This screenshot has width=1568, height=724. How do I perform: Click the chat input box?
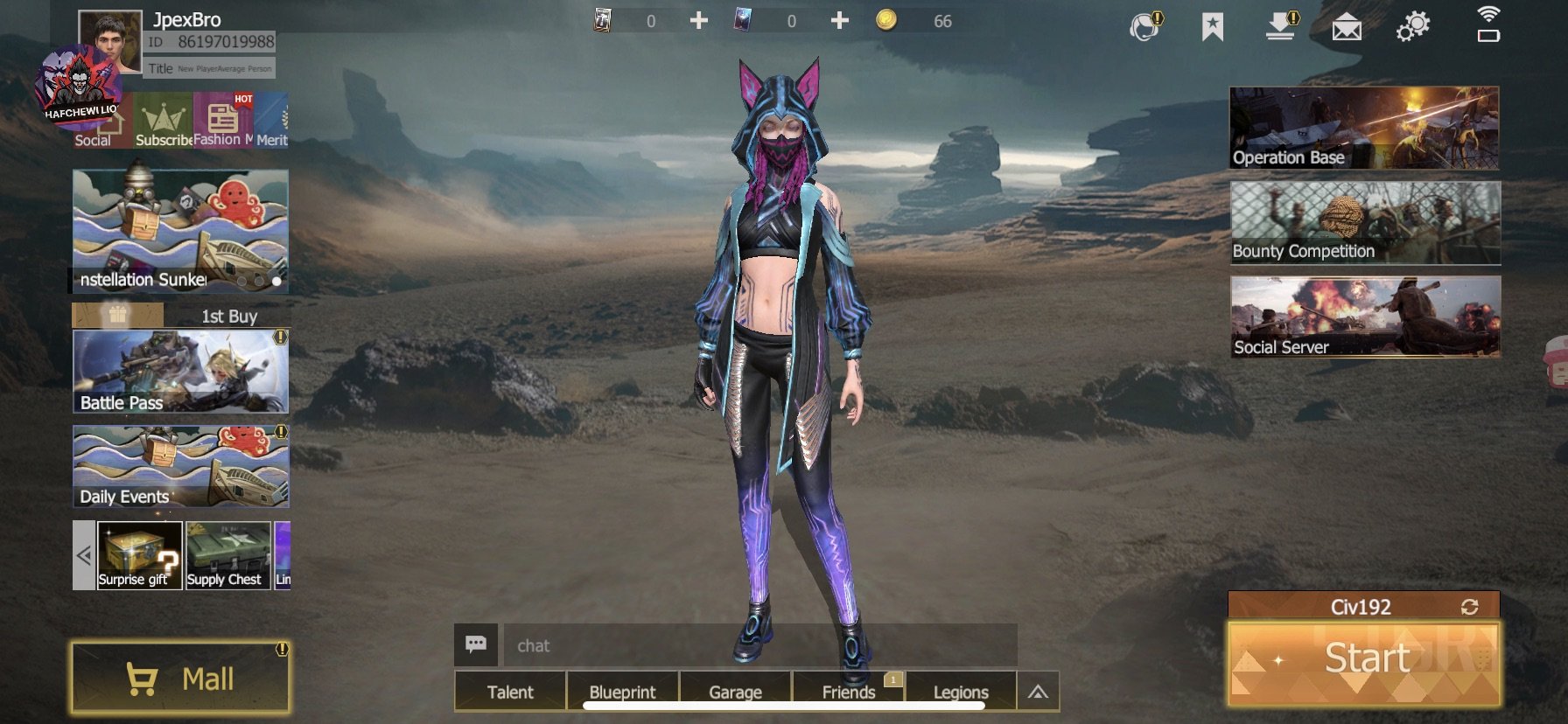pyautogui.click(x=759, y=645)
